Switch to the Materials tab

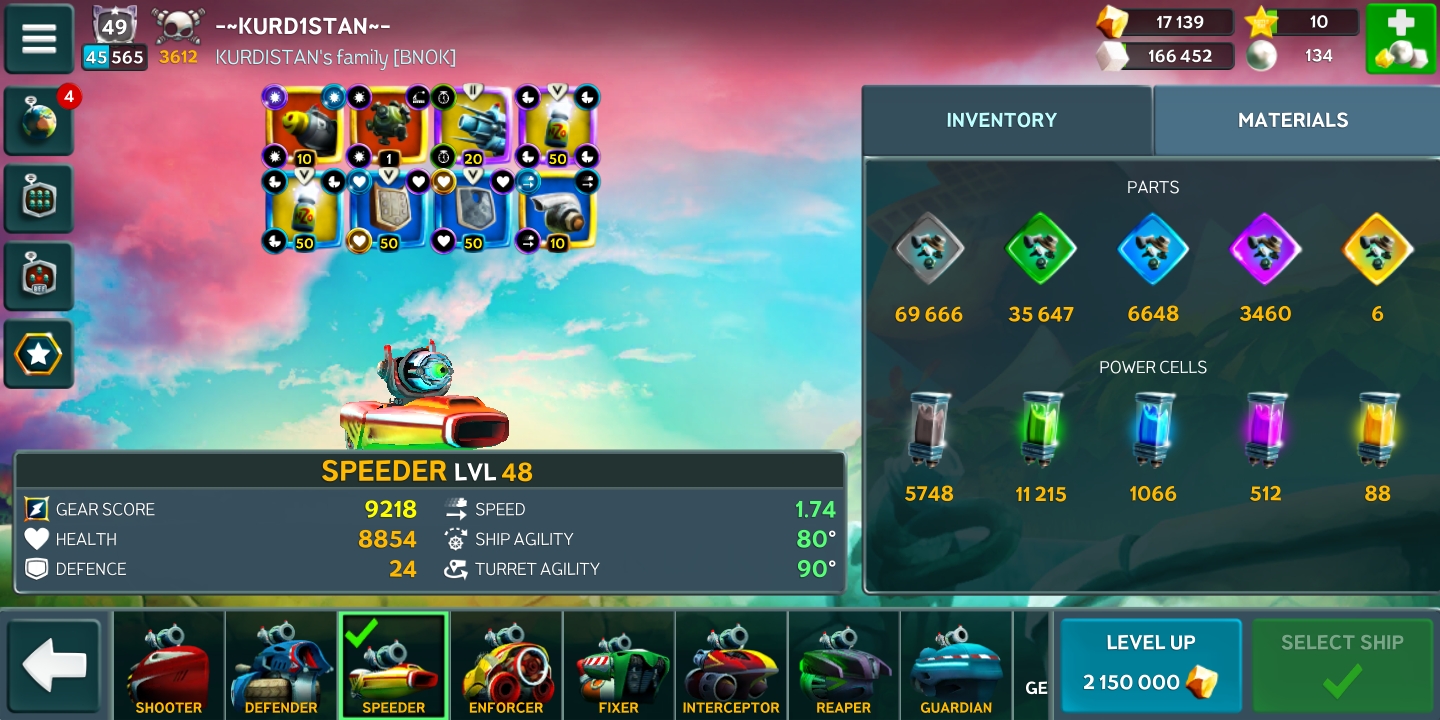click(x=1292, y=120)
